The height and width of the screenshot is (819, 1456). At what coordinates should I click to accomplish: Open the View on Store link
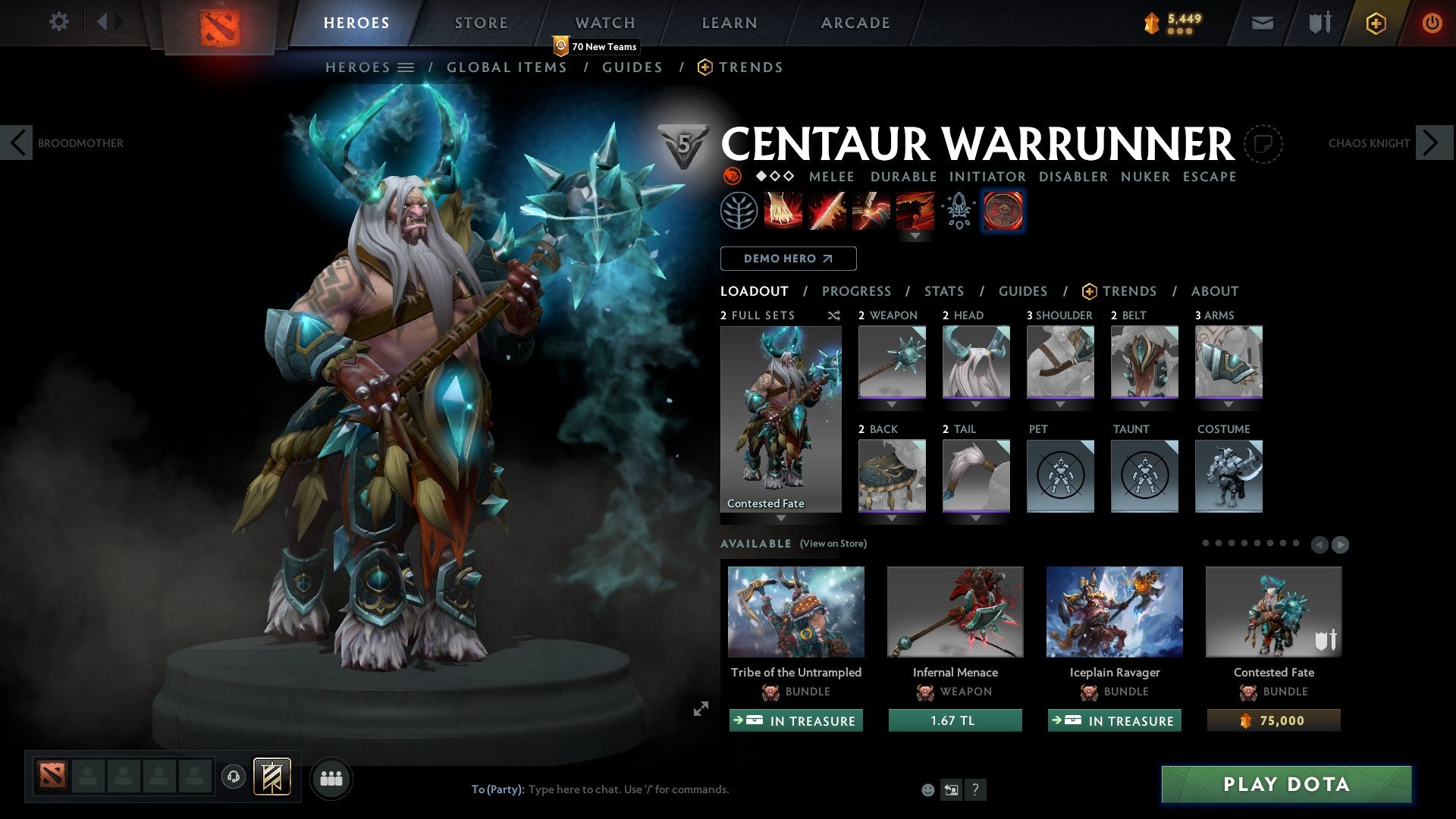point(831,544)
